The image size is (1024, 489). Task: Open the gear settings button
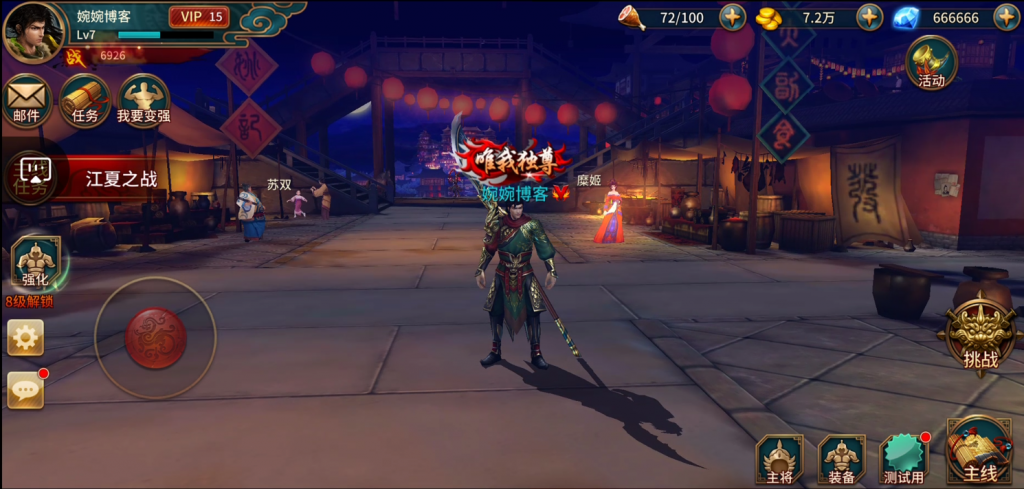click(x=25, y=338)
